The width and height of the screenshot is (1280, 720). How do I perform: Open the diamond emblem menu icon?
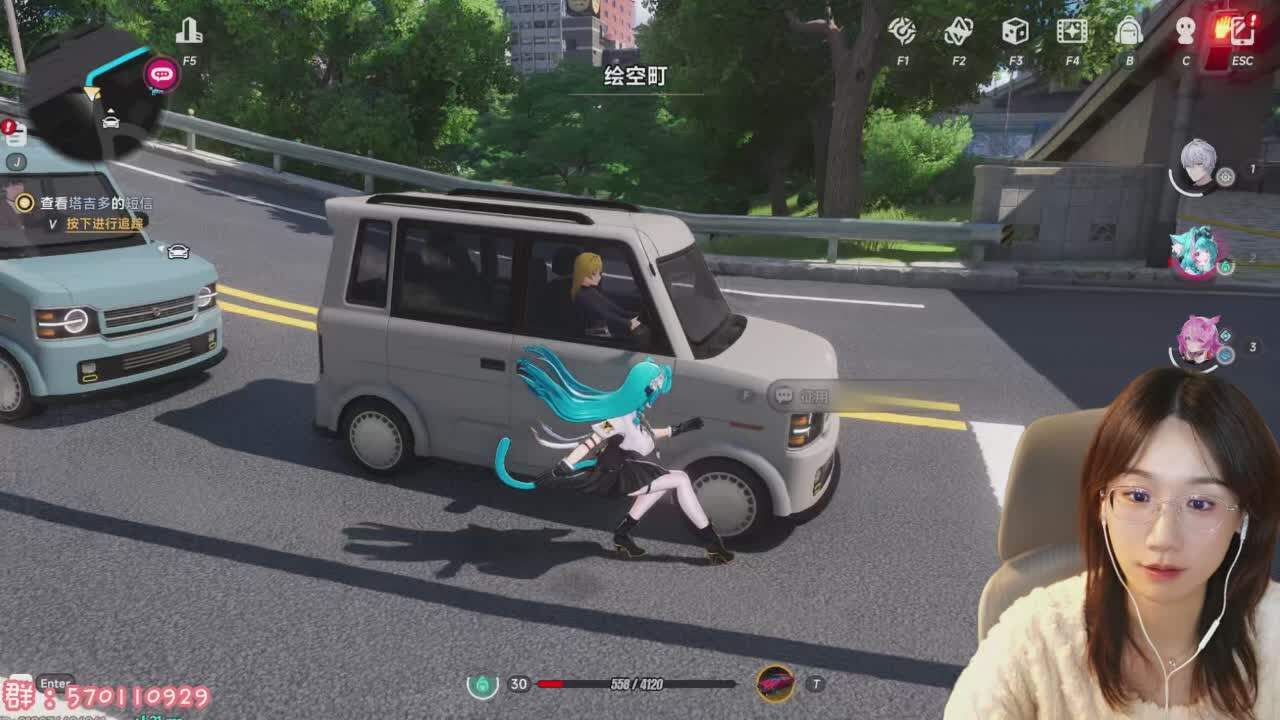coord(958,31)
